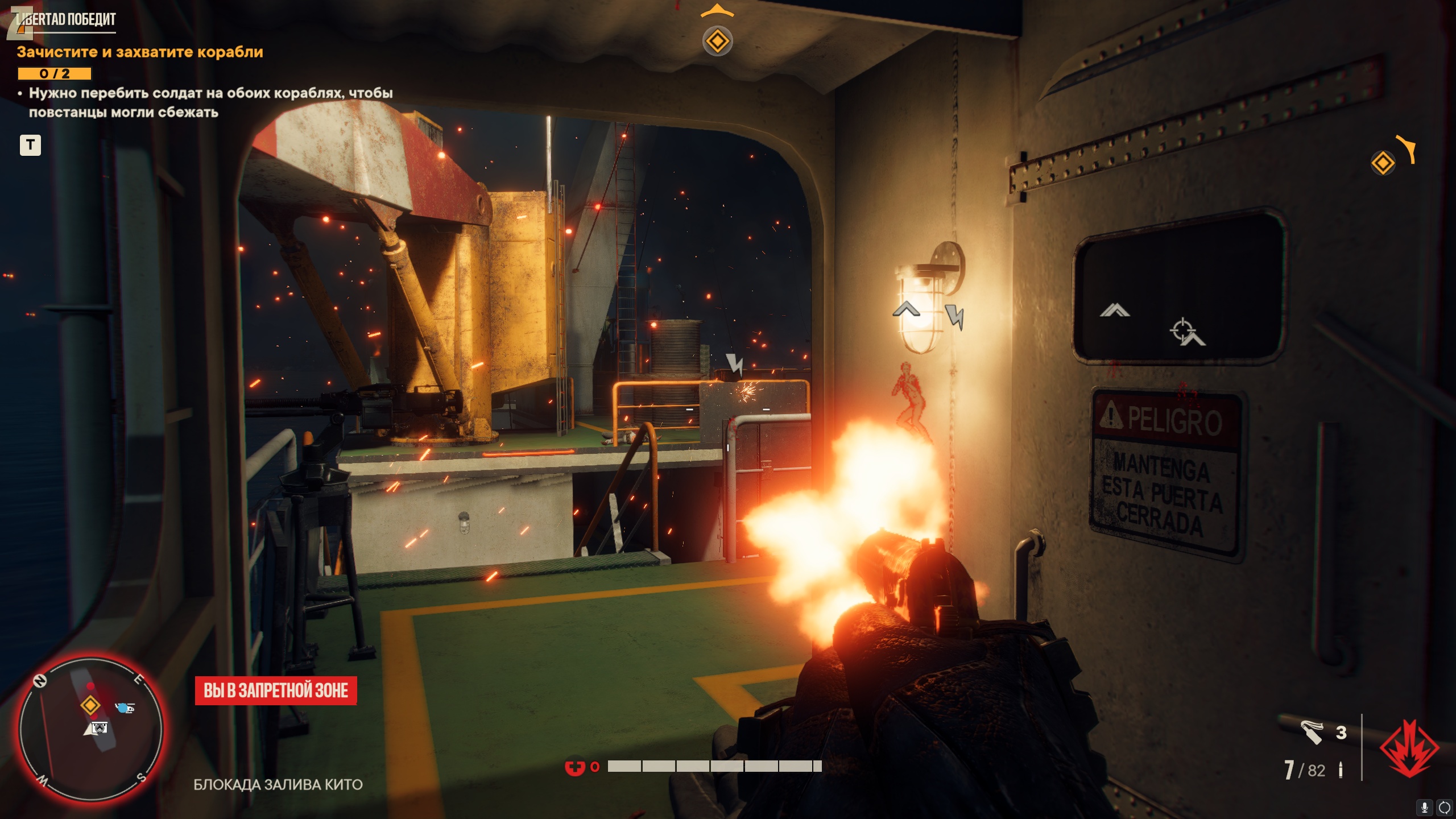
Task: Open the circular minimap
Action: [x=91, y=729]
